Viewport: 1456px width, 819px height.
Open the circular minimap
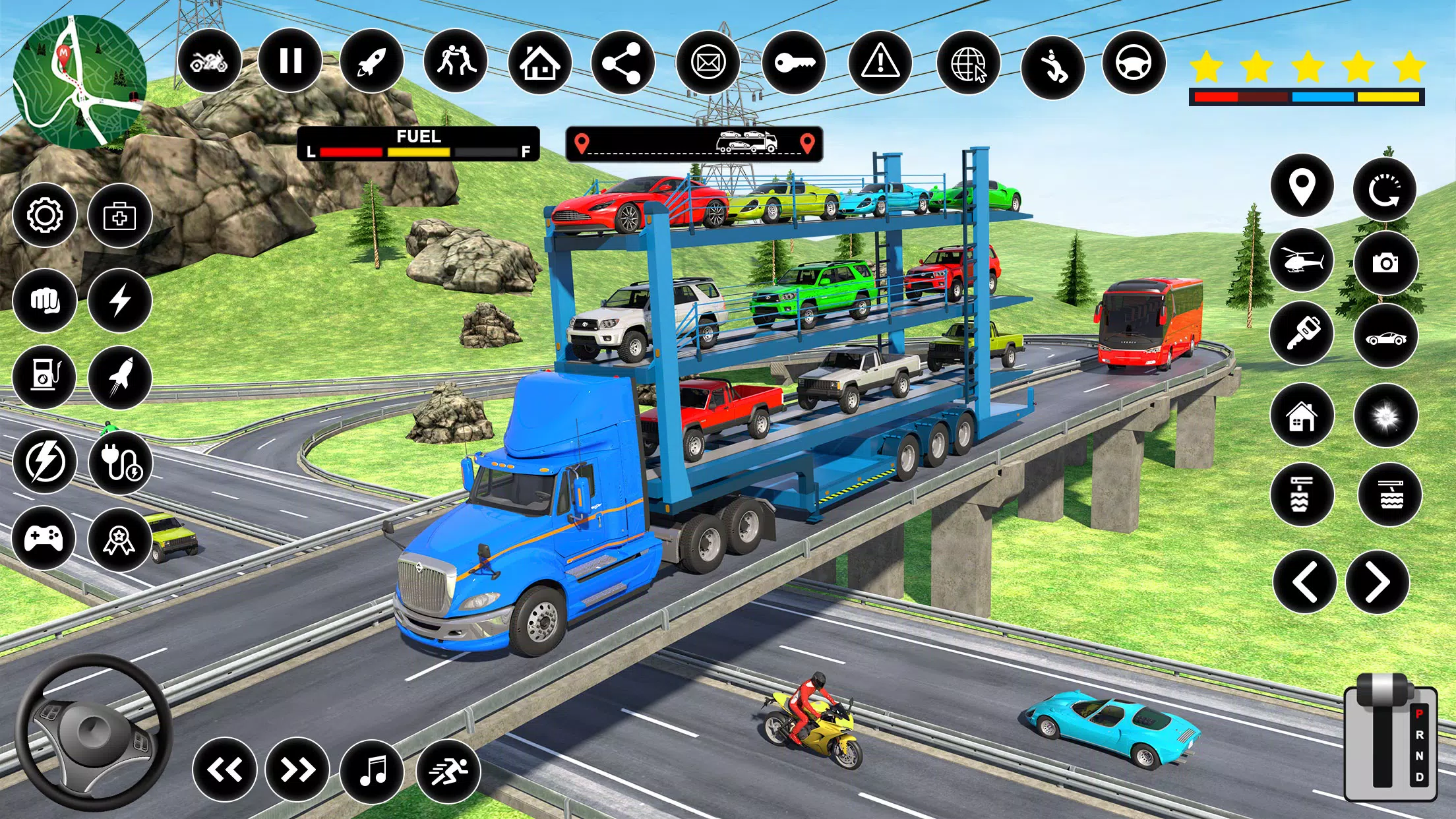(x=79, y=82)
